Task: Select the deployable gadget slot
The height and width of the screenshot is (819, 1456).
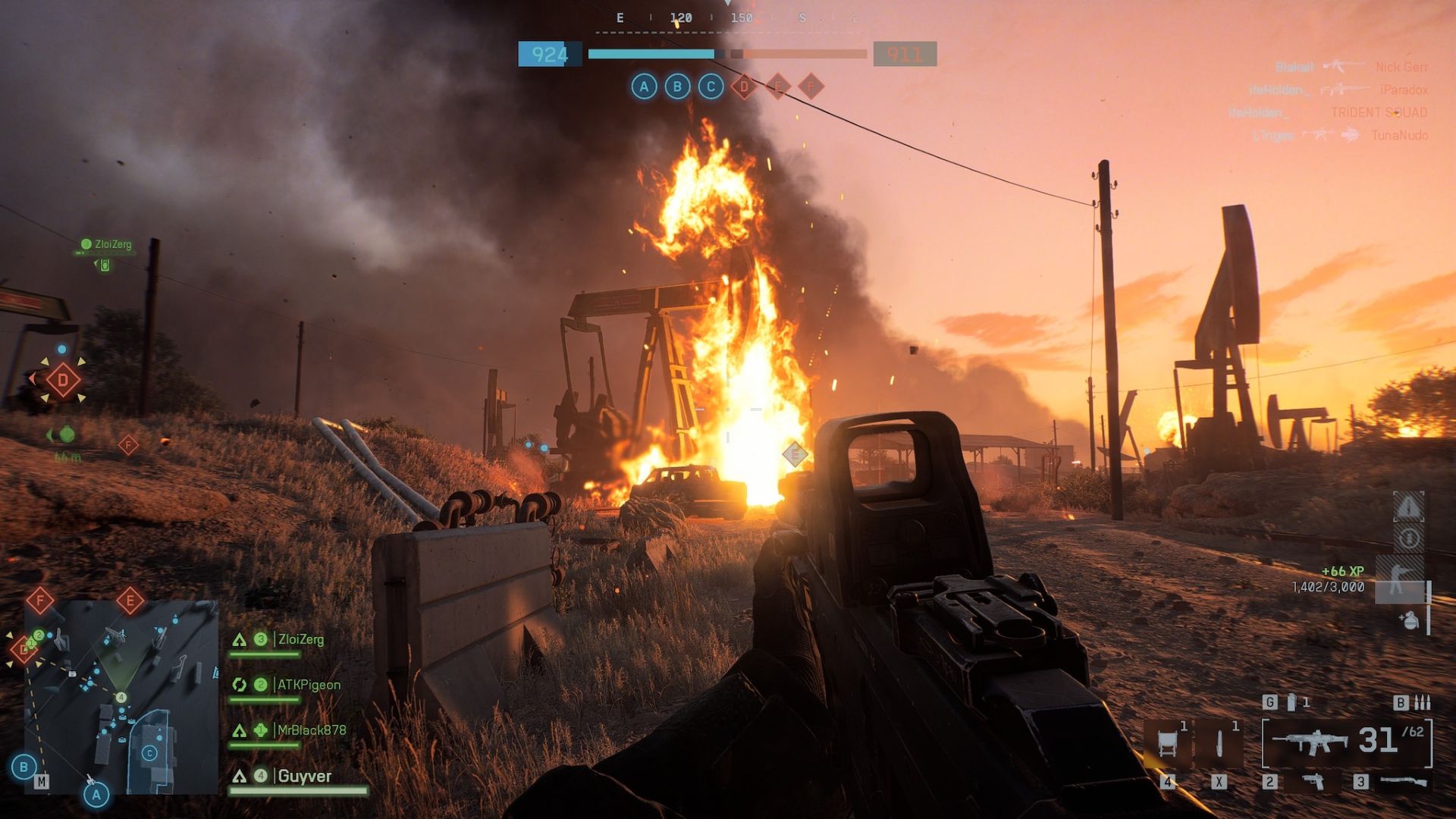Action: coord(1167,742)
